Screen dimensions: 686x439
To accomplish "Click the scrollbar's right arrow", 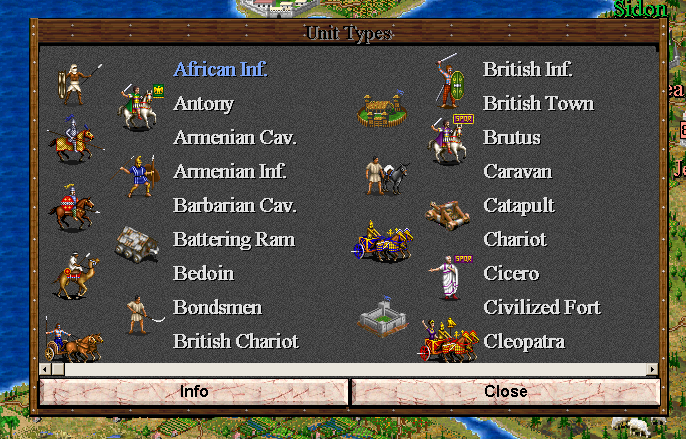I will pyautogui.click(x=653, y=369).
